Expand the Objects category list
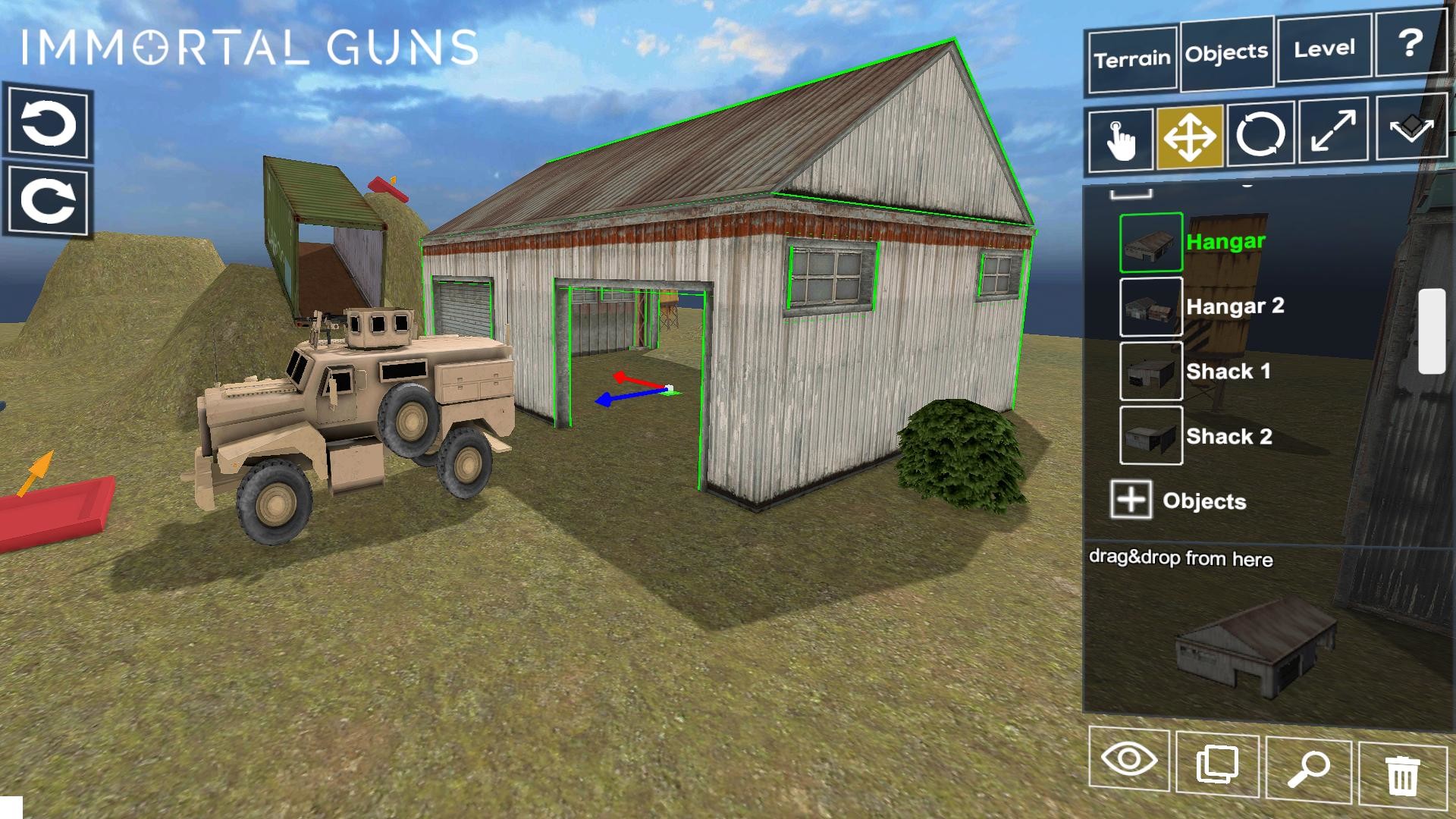The width and height of the screenshot is (1456, 819). 1132,500
